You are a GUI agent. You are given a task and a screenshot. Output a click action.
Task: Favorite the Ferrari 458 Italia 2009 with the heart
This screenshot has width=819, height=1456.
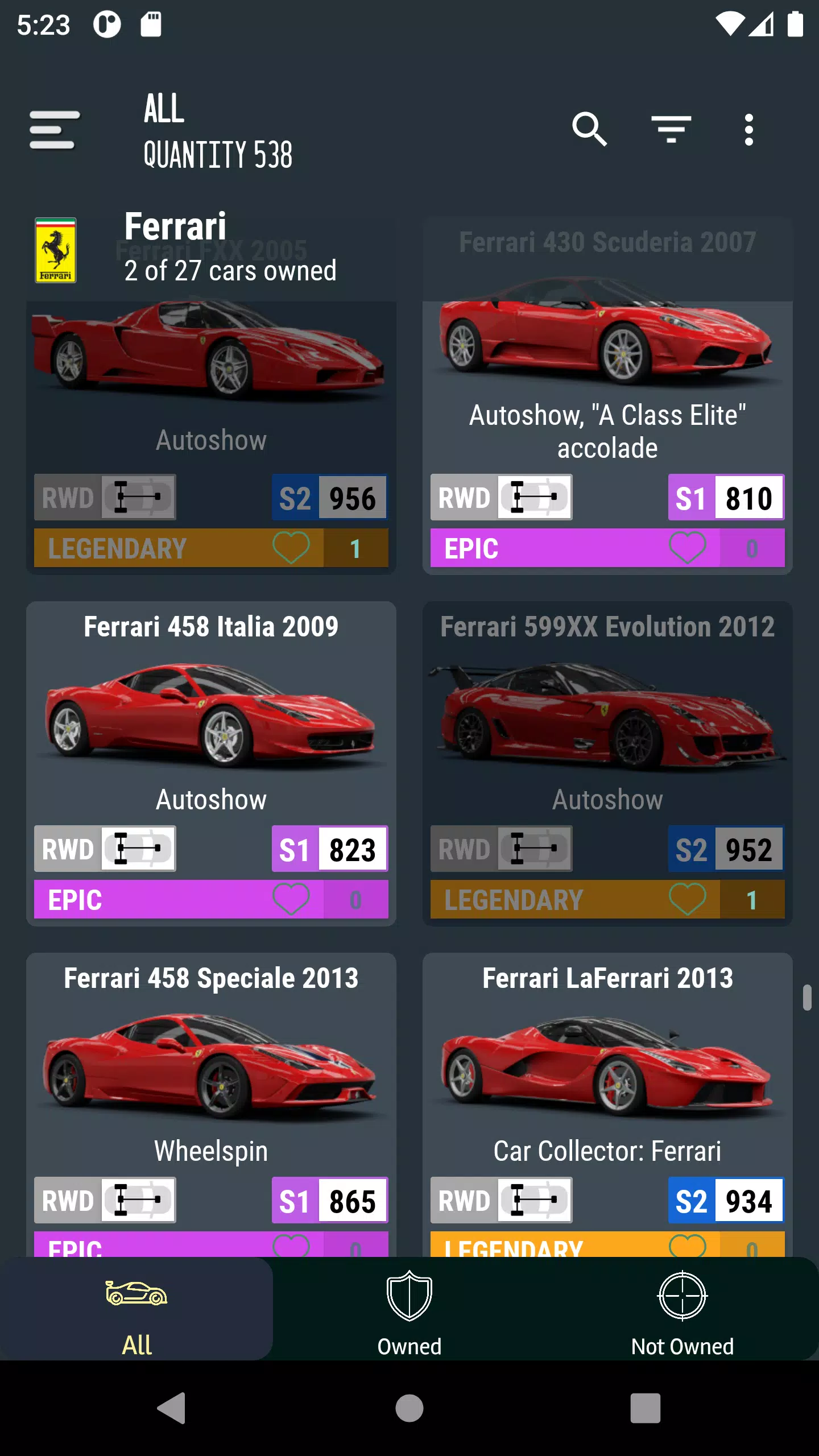pyautogui.click(x=292, y=900)
